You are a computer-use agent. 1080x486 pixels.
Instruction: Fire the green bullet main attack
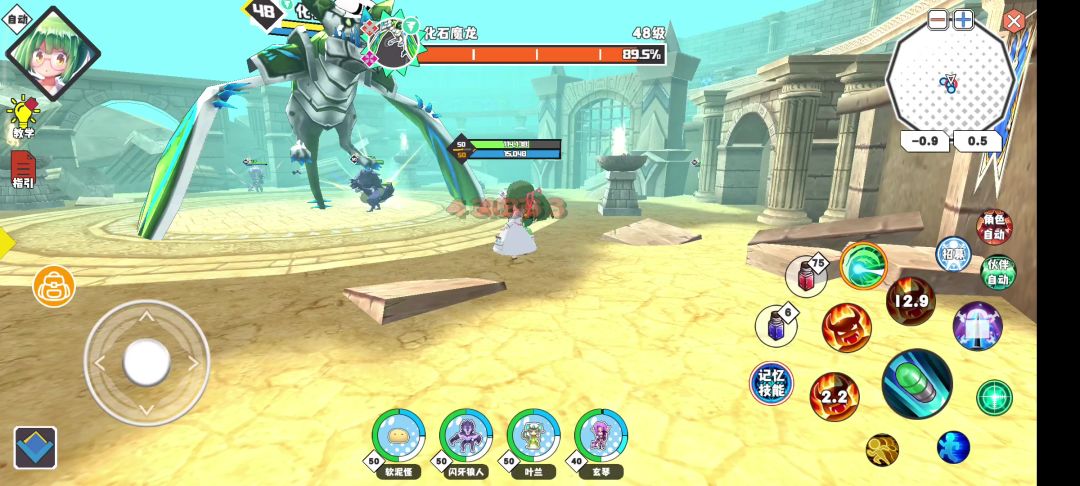[916, 384]
